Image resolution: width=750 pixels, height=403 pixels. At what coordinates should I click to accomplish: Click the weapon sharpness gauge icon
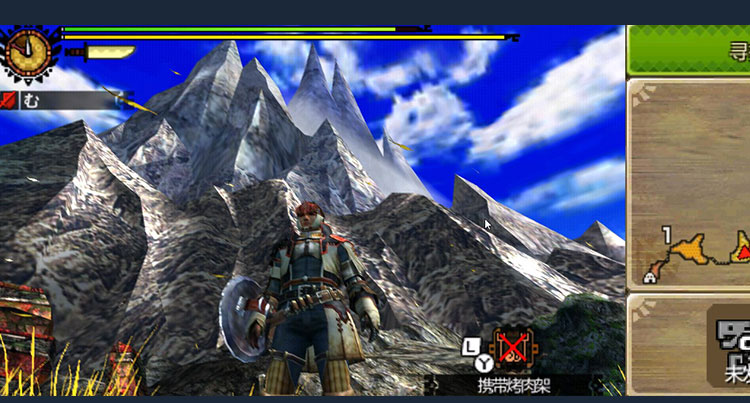click(109, 52)
